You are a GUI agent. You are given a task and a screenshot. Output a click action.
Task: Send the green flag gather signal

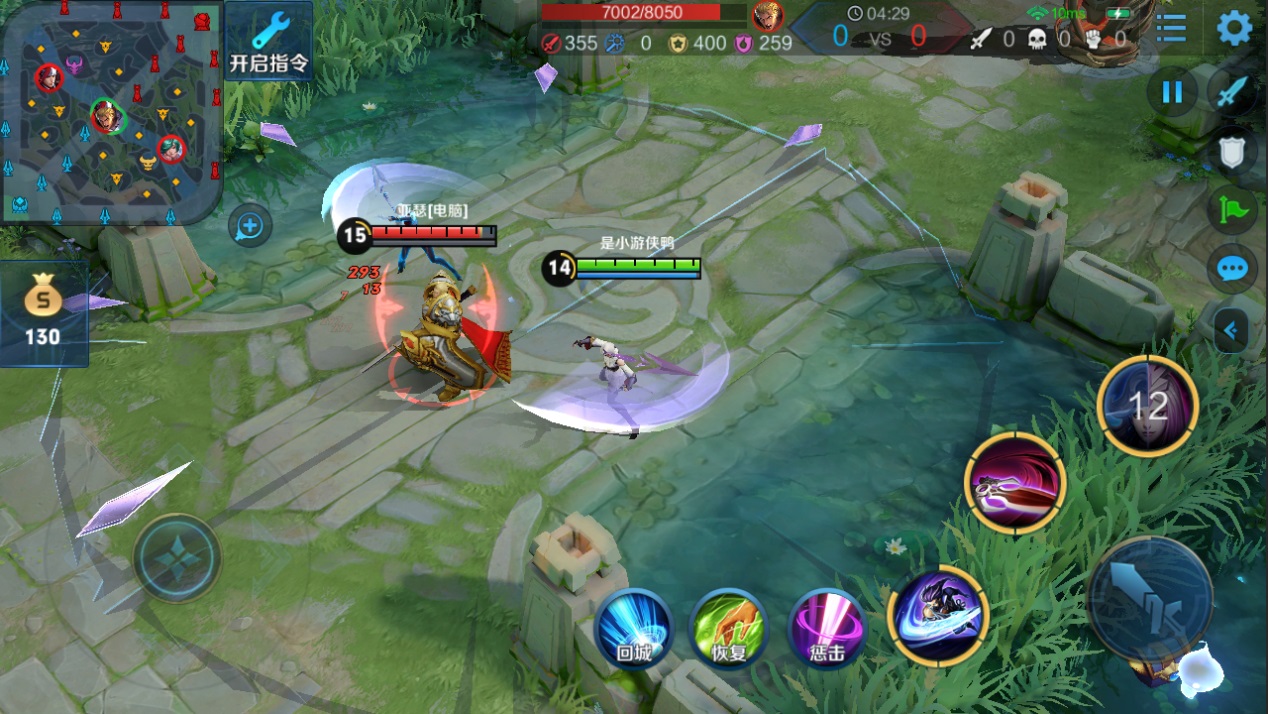coord(1232,211)
